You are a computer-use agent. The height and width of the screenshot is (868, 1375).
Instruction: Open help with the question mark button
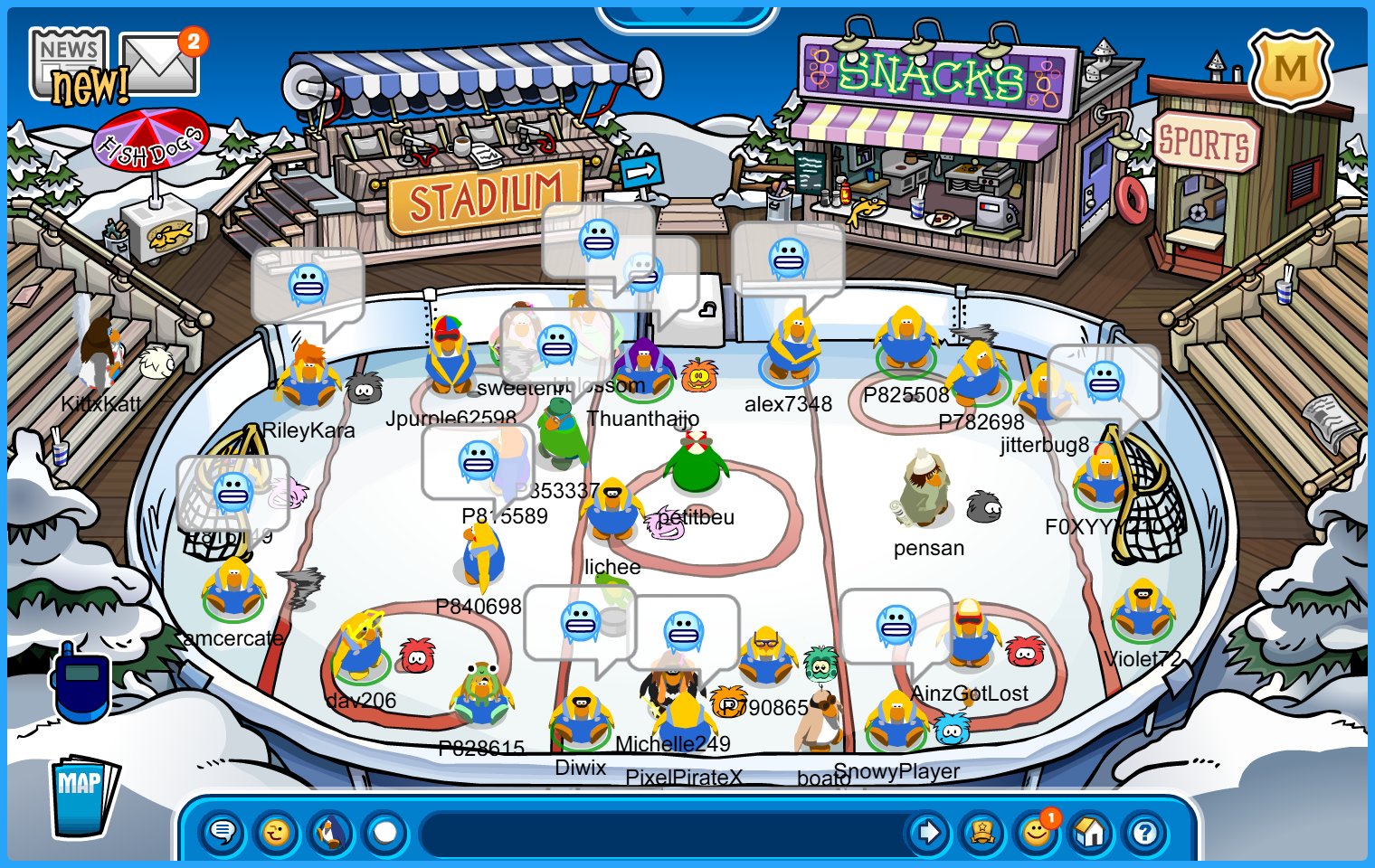pyautogui.click(x=1145, y=832)
